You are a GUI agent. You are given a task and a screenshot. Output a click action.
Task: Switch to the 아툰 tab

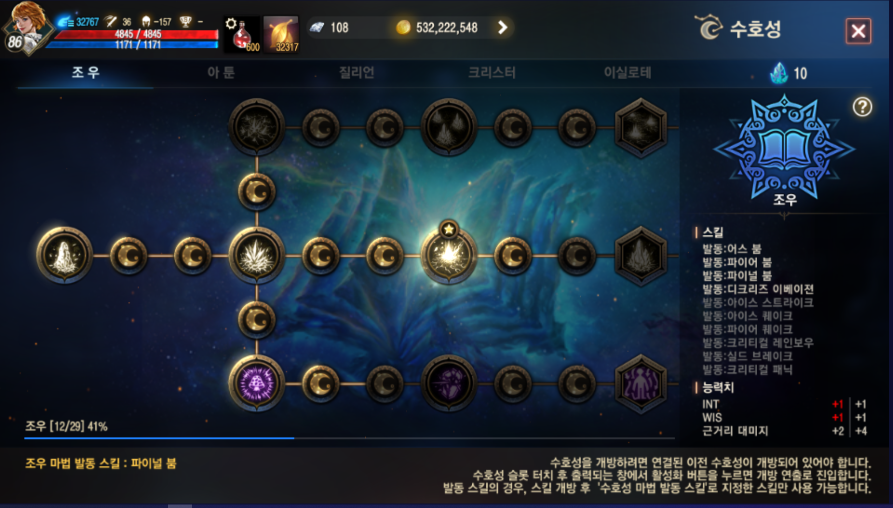tap(221, 72)
